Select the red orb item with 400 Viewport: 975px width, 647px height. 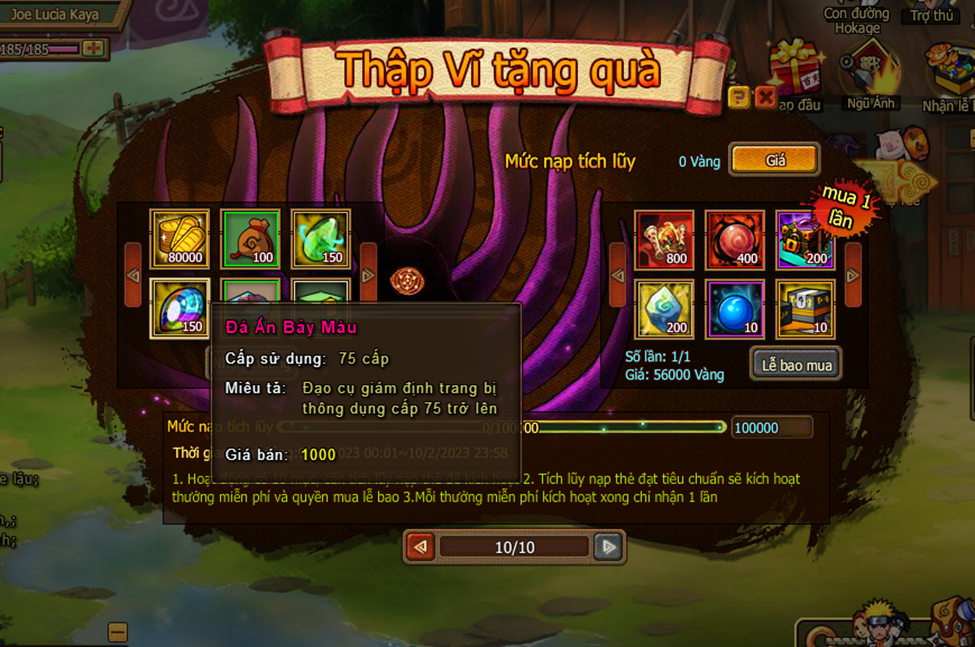click(x=734, y=239)
